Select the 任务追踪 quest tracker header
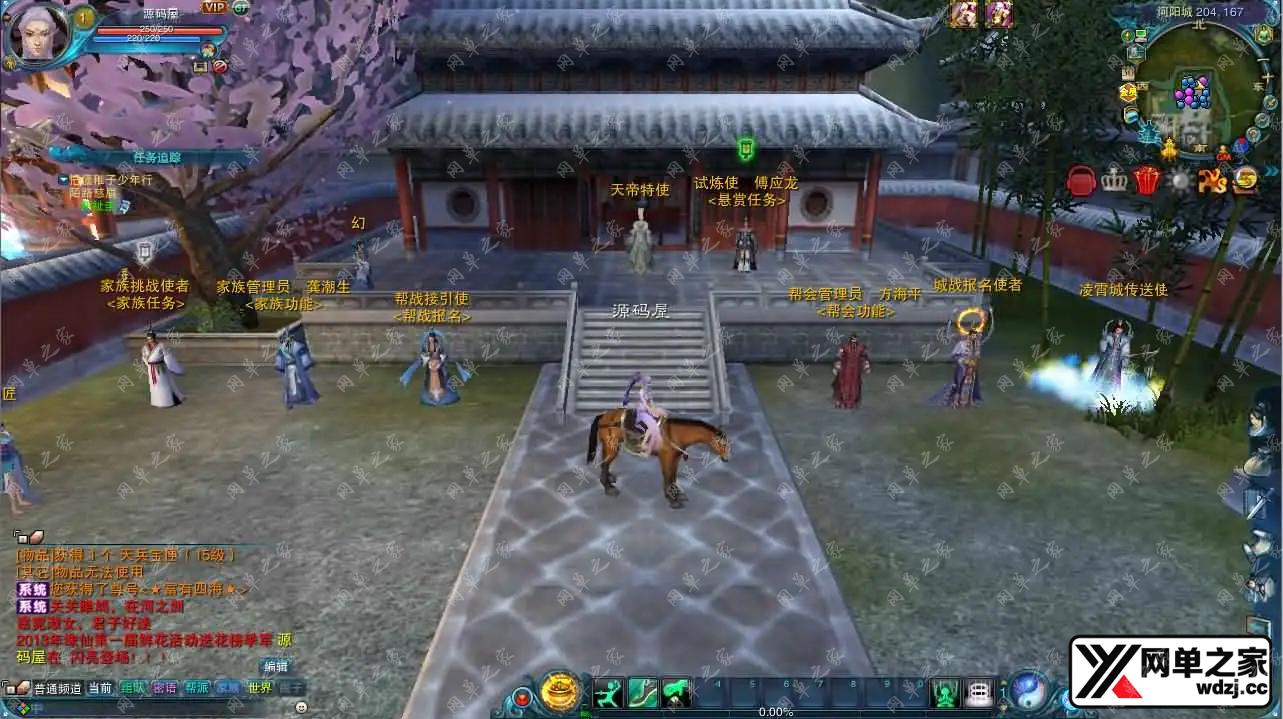The image size is (1283, 719). click(157, 157)
